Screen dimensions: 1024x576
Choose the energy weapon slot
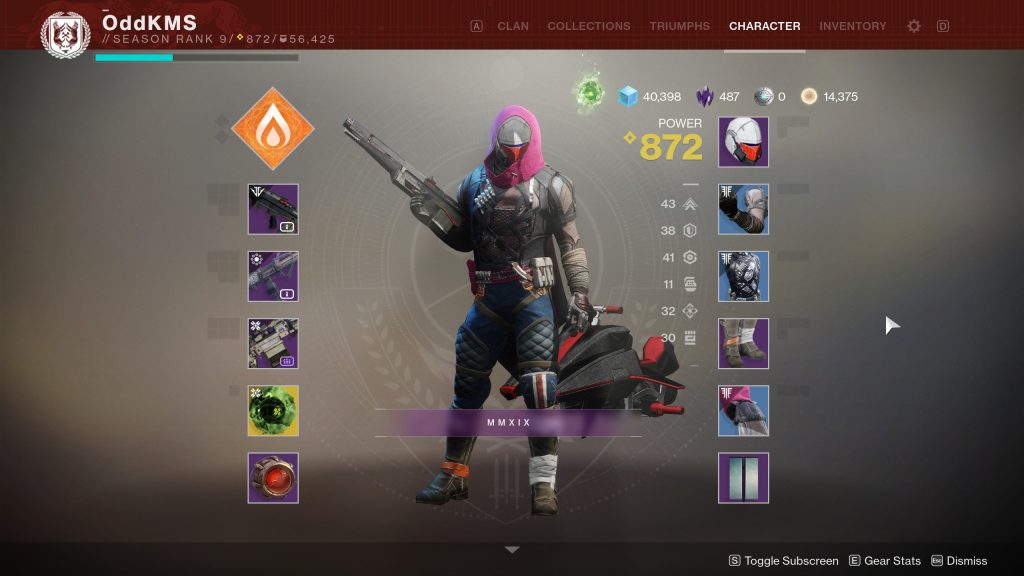273,276
